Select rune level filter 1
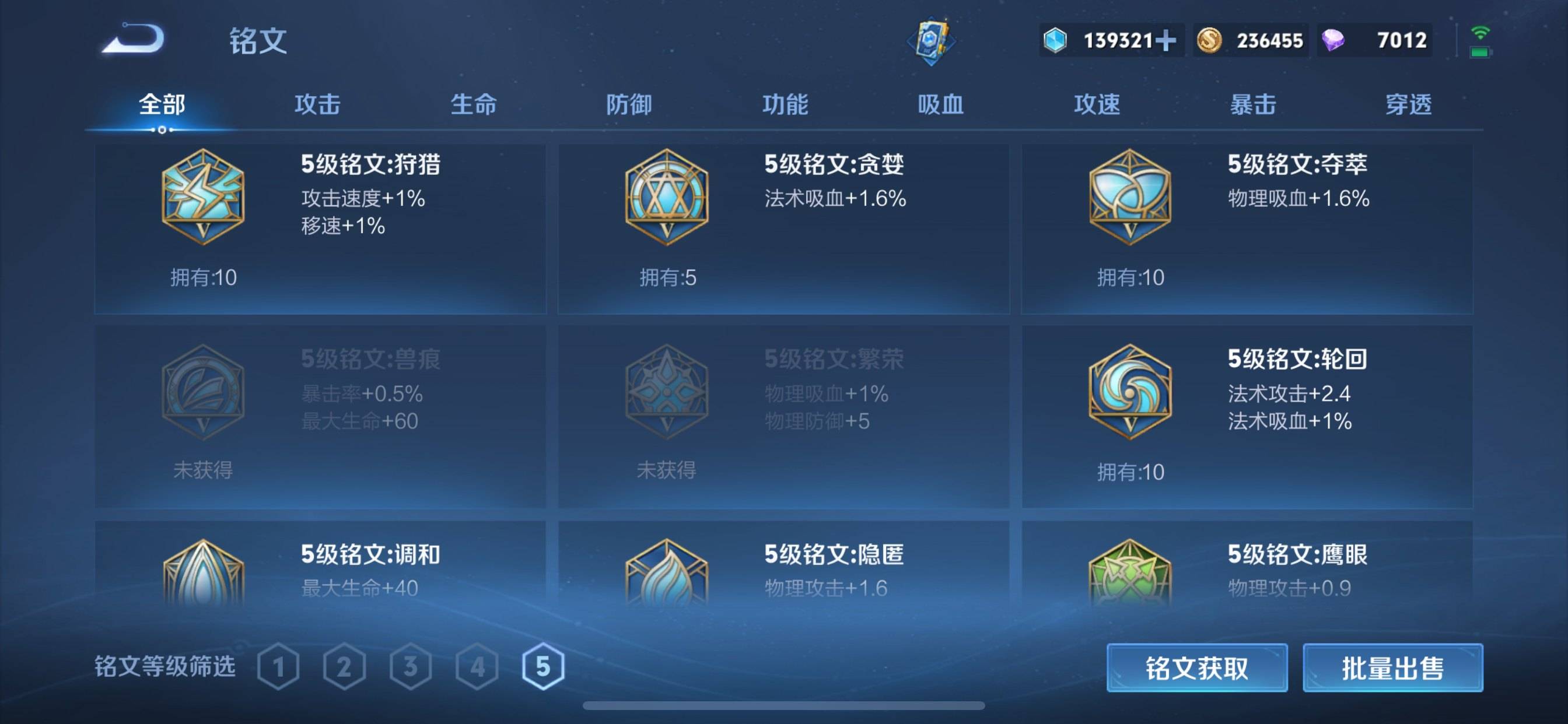 point(279,667)
